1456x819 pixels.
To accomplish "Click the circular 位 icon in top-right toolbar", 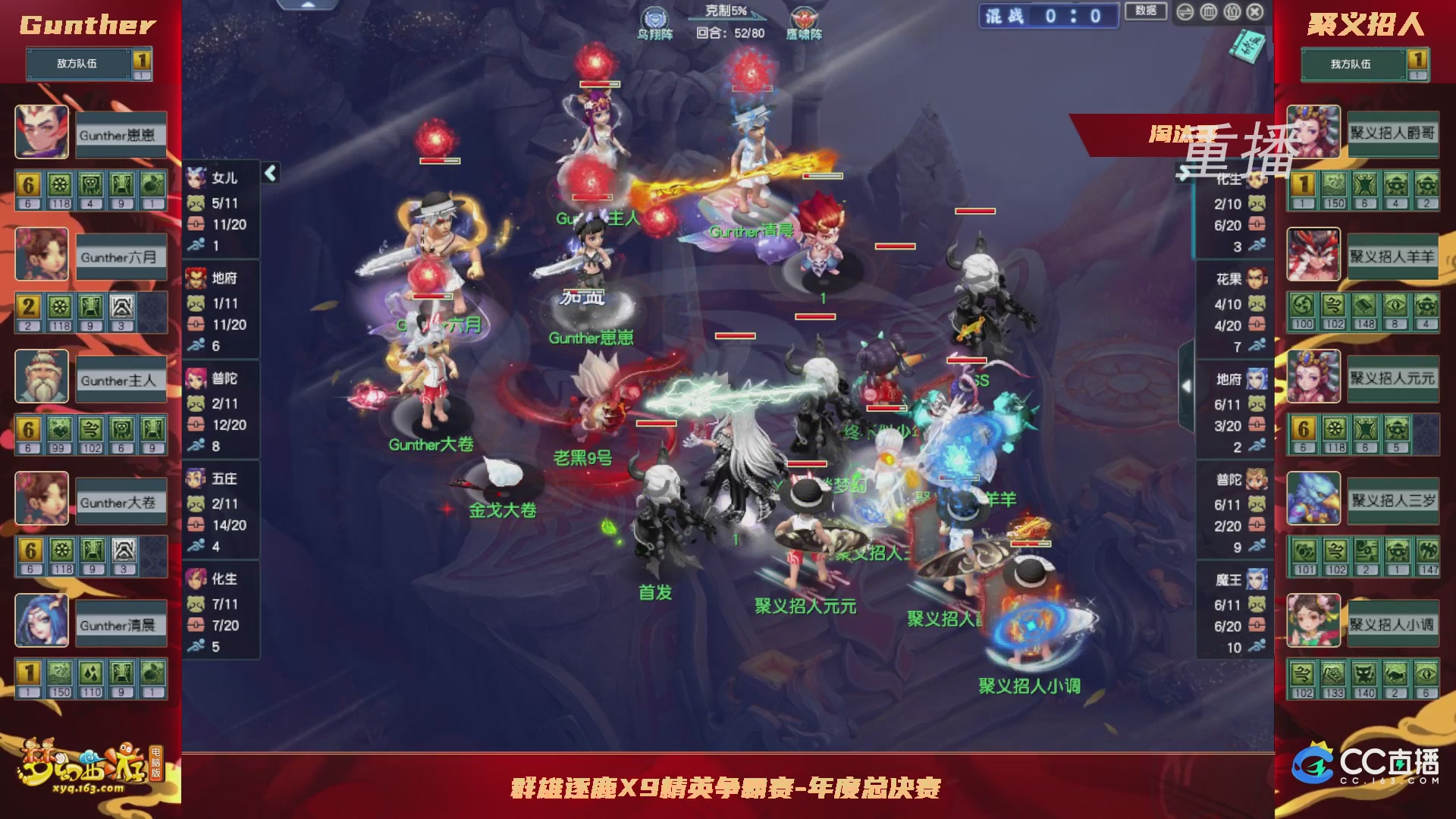I will tap(1232, 12).
